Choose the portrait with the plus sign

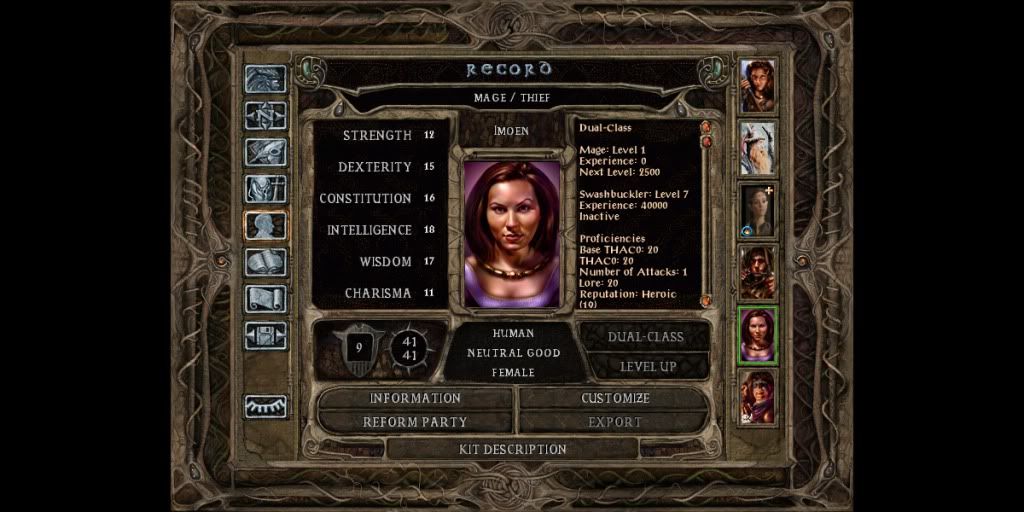click(x=757, y=210)
